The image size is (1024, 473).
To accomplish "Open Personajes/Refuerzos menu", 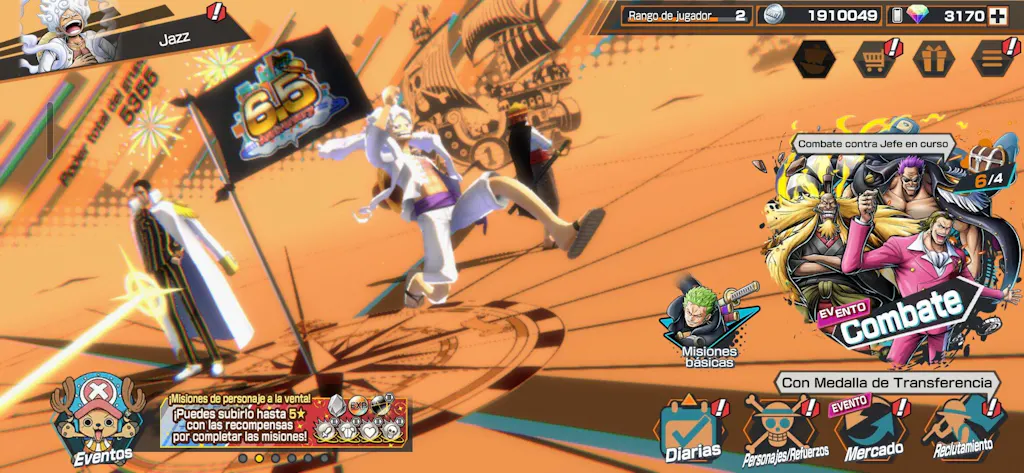I will [785, 432].
